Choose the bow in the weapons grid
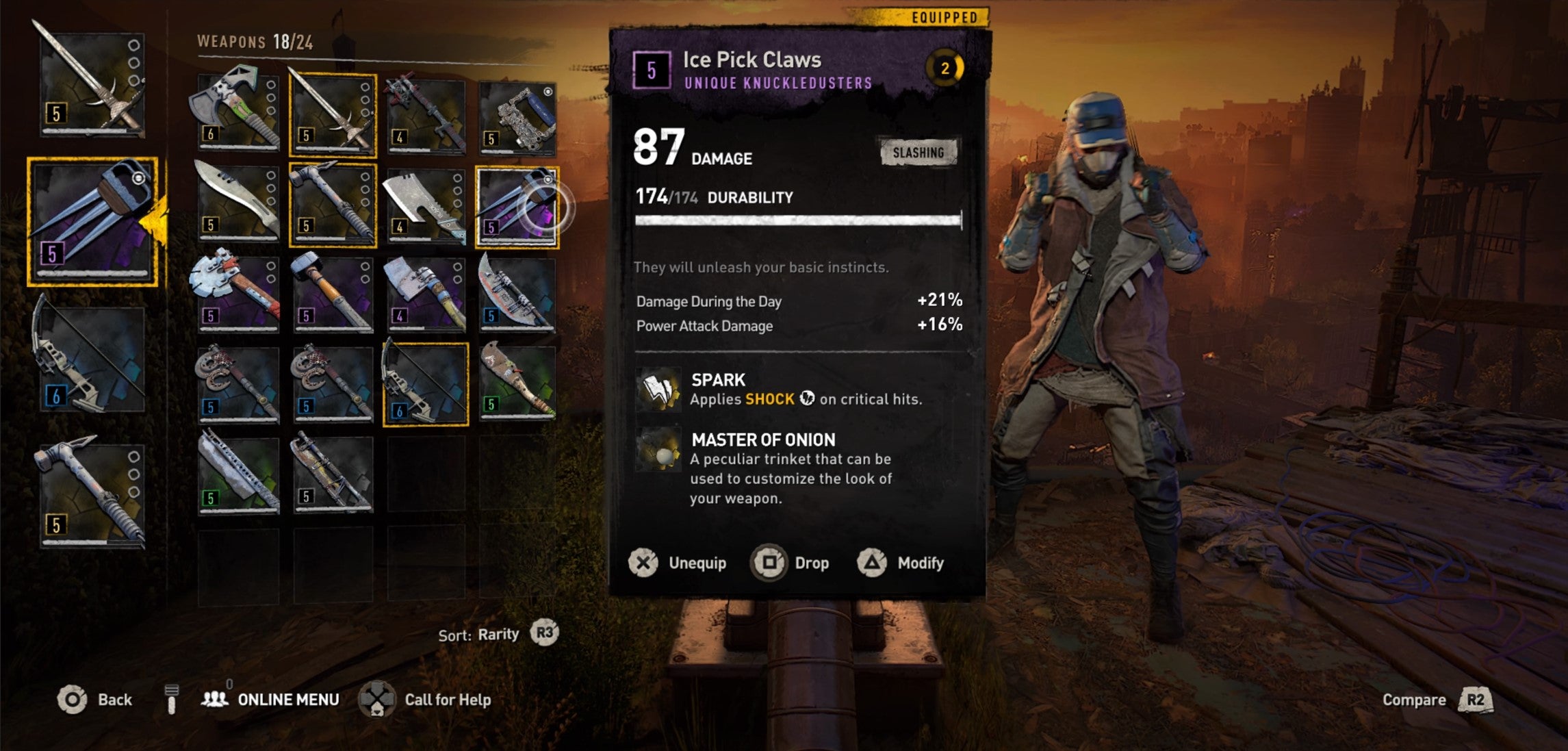Viewport: 1568px width, 751px height. click(x=426, y=383)
